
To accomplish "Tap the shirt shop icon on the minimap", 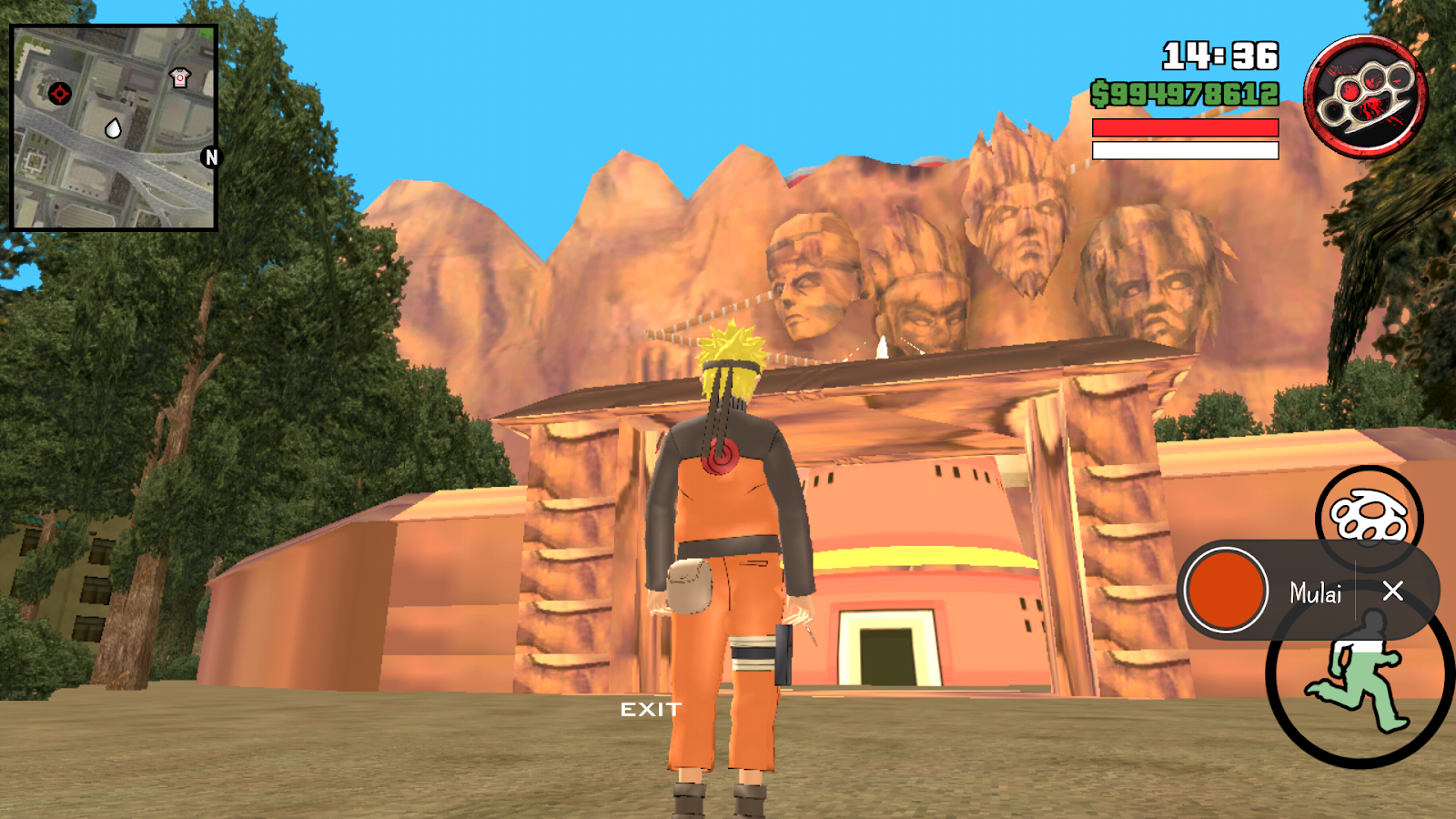I will pyautogui.click(x=181, y=76).
